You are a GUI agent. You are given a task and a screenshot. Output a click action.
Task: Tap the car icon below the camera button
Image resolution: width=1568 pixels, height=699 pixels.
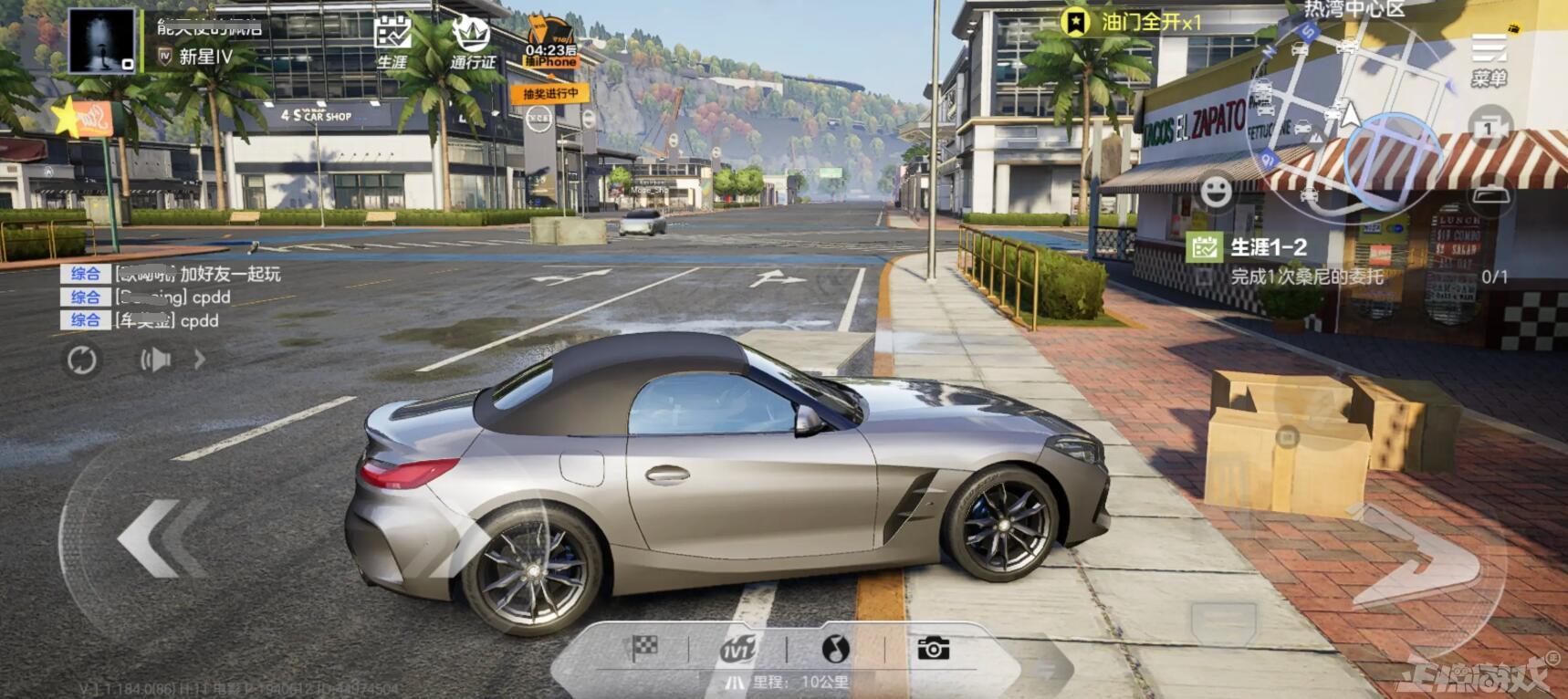pyautogui.click(x=1490, y=195)
